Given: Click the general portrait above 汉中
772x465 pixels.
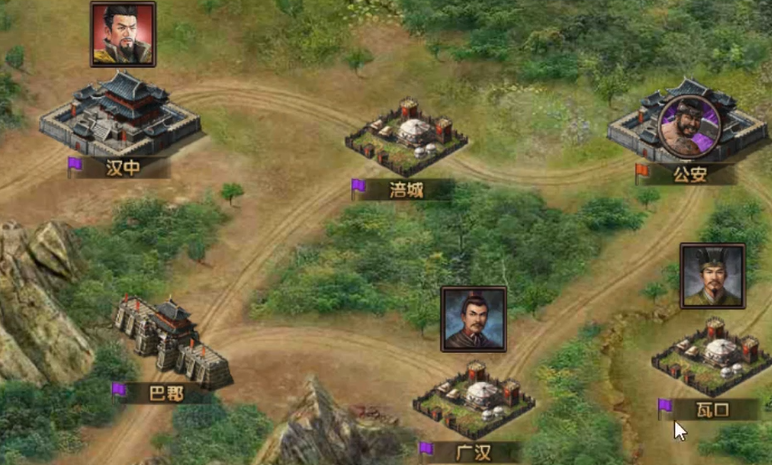Looking at the screenshot, I should click(123, 34).
